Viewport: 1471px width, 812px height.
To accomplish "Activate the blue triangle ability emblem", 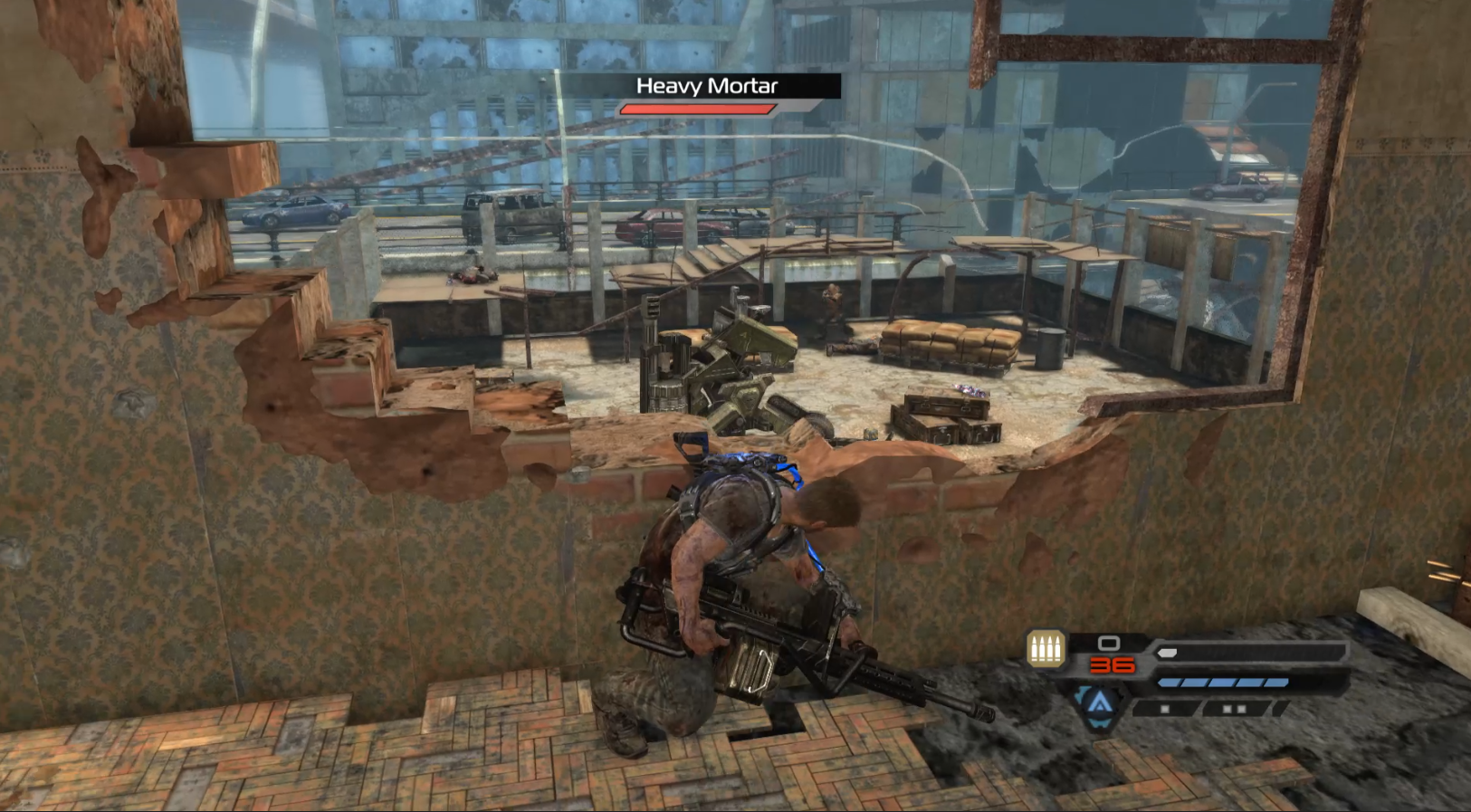I will [1099, 702].
